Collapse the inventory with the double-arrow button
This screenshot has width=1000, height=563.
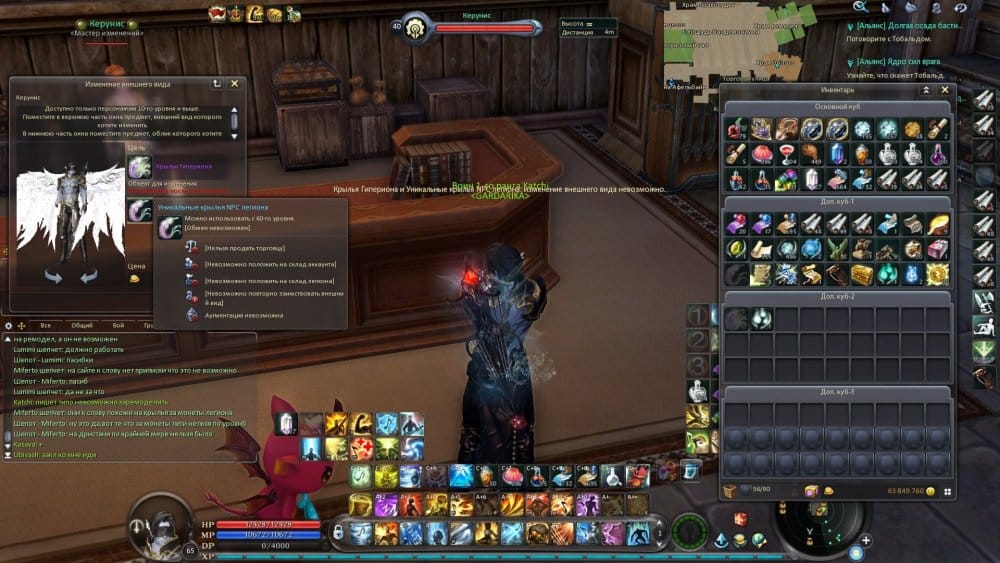point(926,90)
